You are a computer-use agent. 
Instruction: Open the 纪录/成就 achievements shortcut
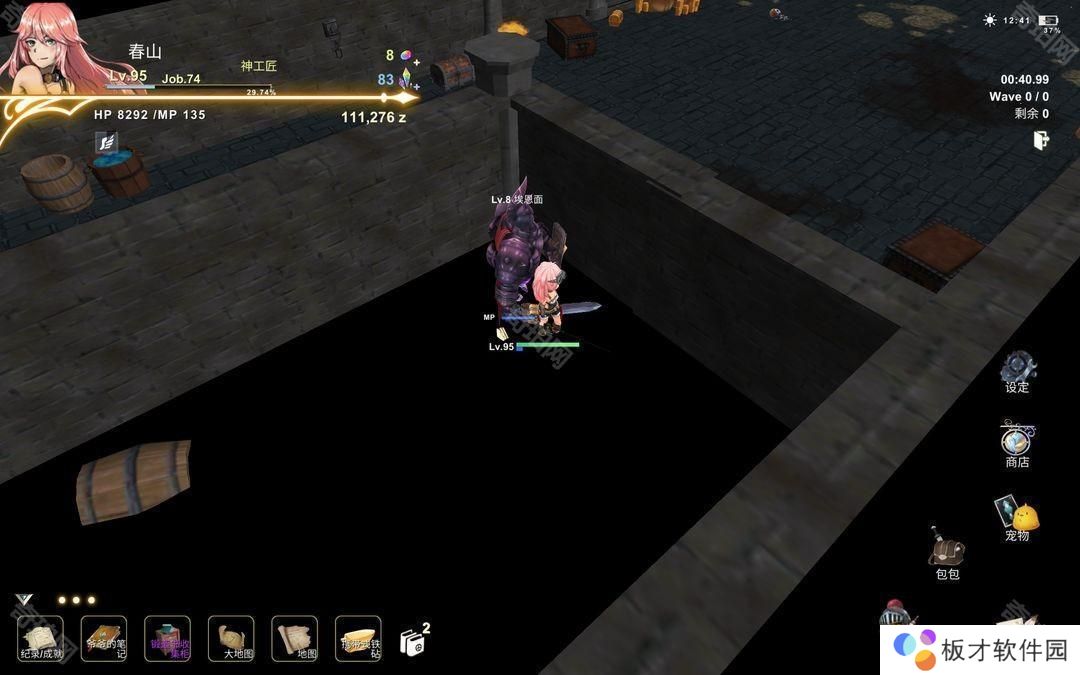pos(40,638)
